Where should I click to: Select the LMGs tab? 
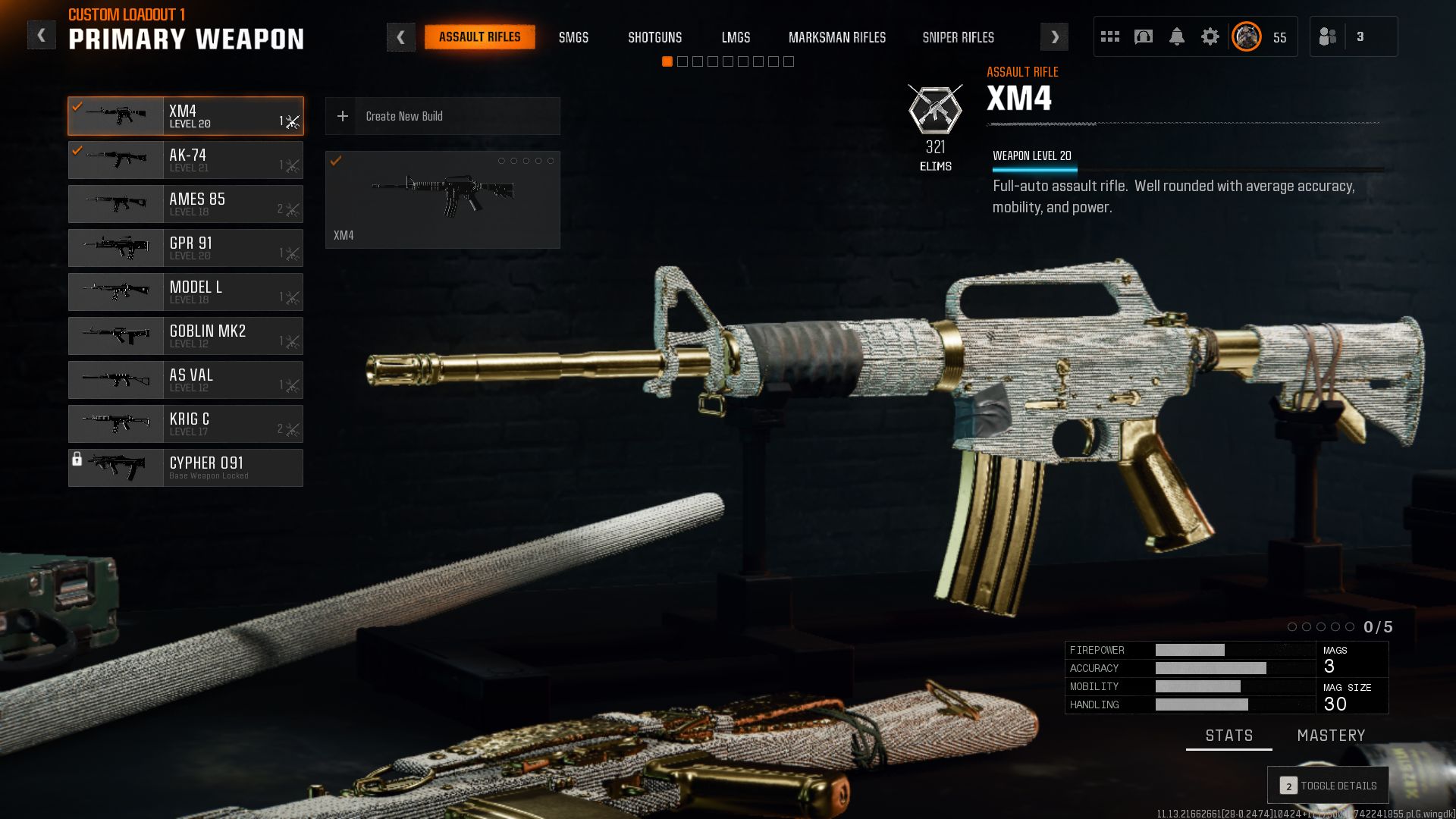[736, 37]
